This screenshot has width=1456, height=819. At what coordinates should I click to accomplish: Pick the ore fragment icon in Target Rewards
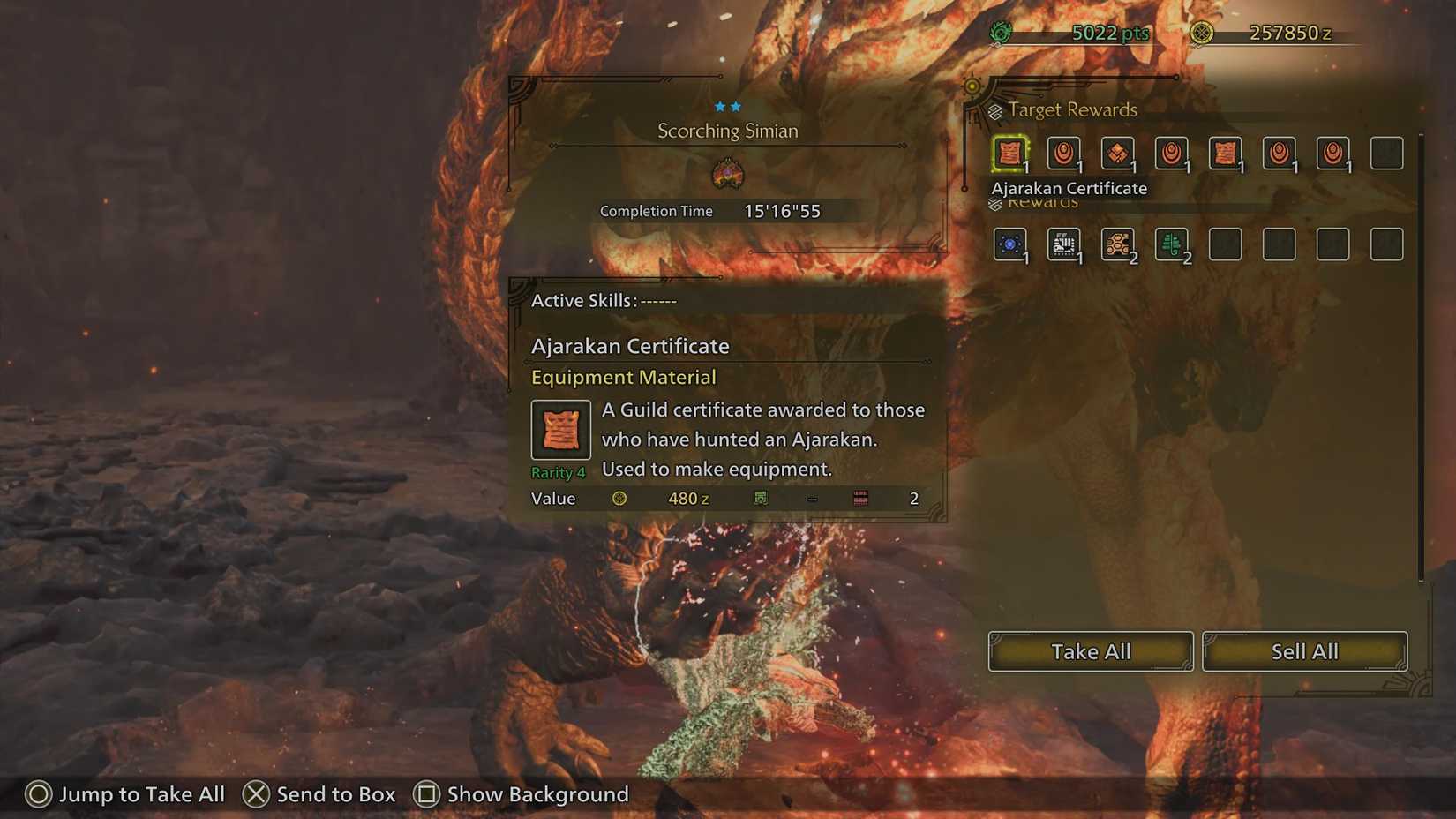(x=1117, y=153)
